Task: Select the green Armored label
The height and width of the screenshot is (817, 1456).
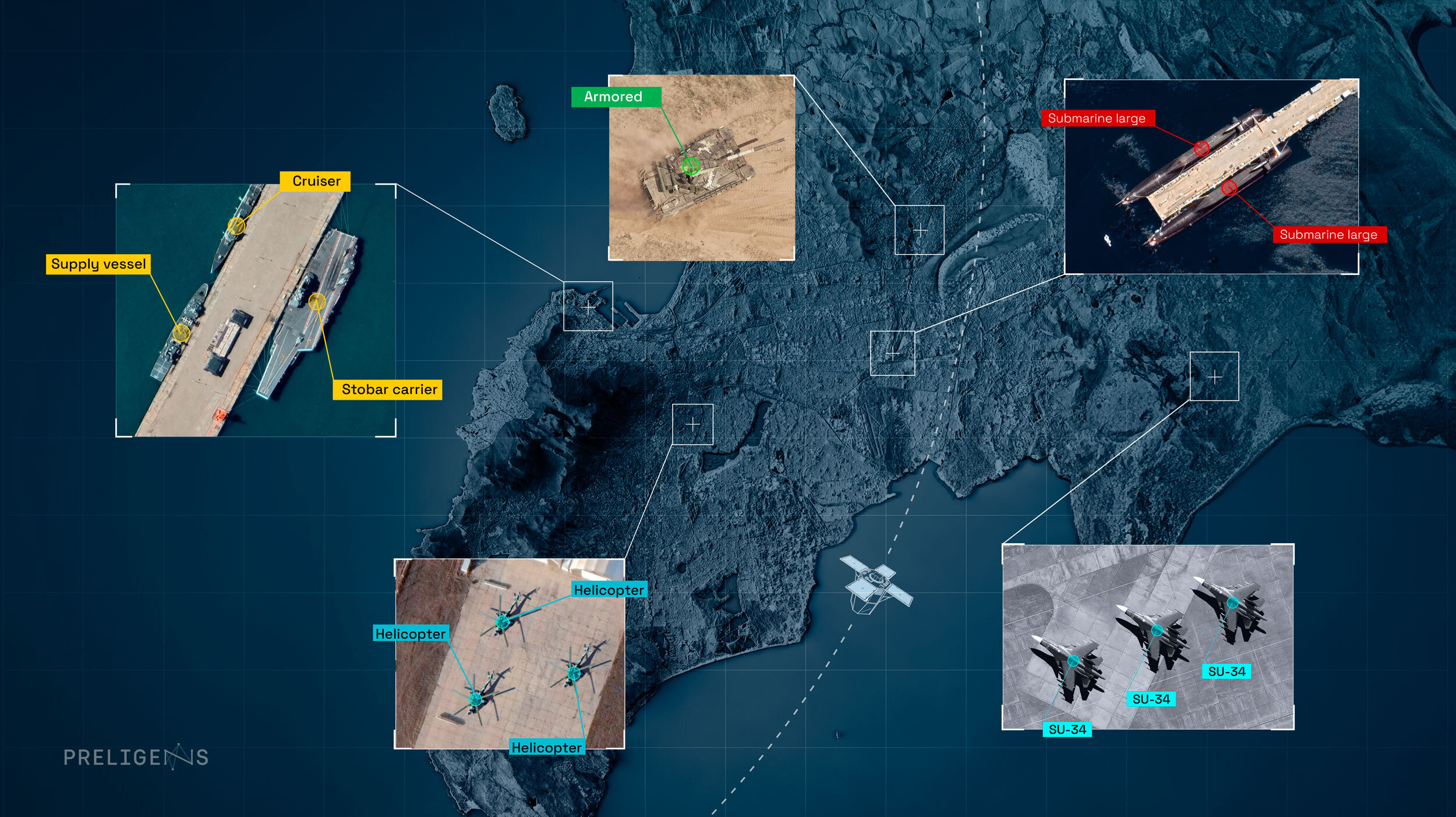Action: click(x=616, y=97)
